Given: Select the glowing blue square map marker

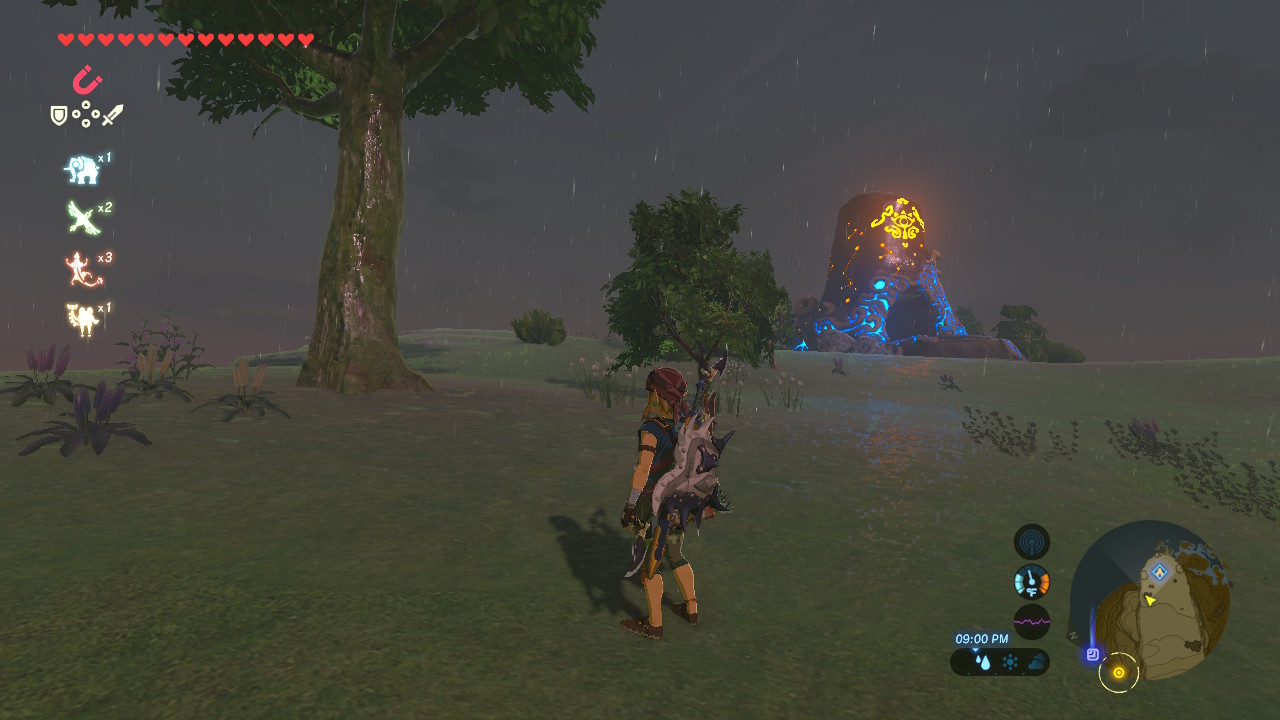Looking at the screenshot, I should [1093, 654].
